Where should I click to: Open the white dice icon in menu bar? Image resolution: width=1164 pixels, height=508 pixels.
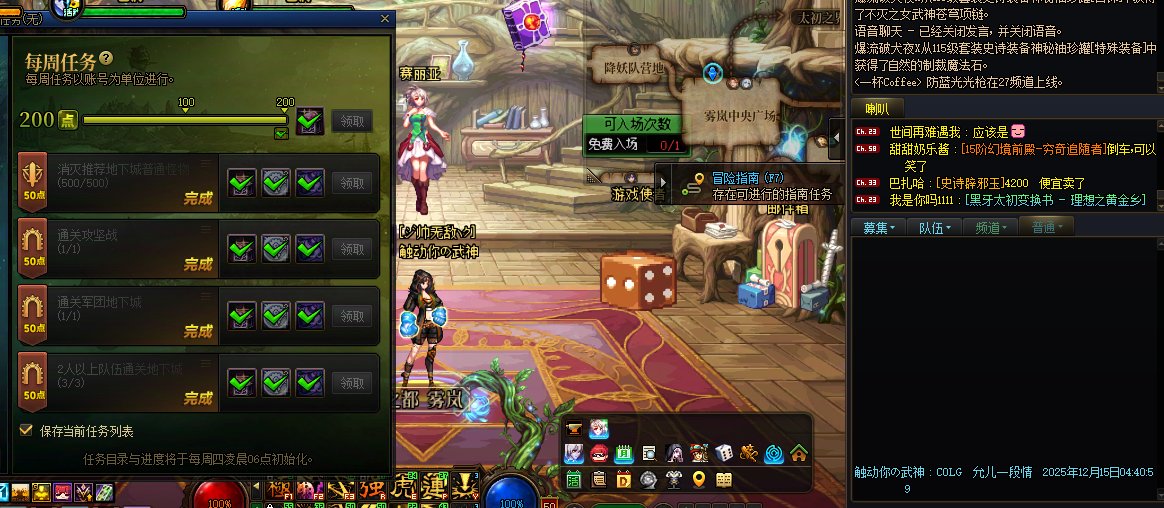click(x=723, y=453)
